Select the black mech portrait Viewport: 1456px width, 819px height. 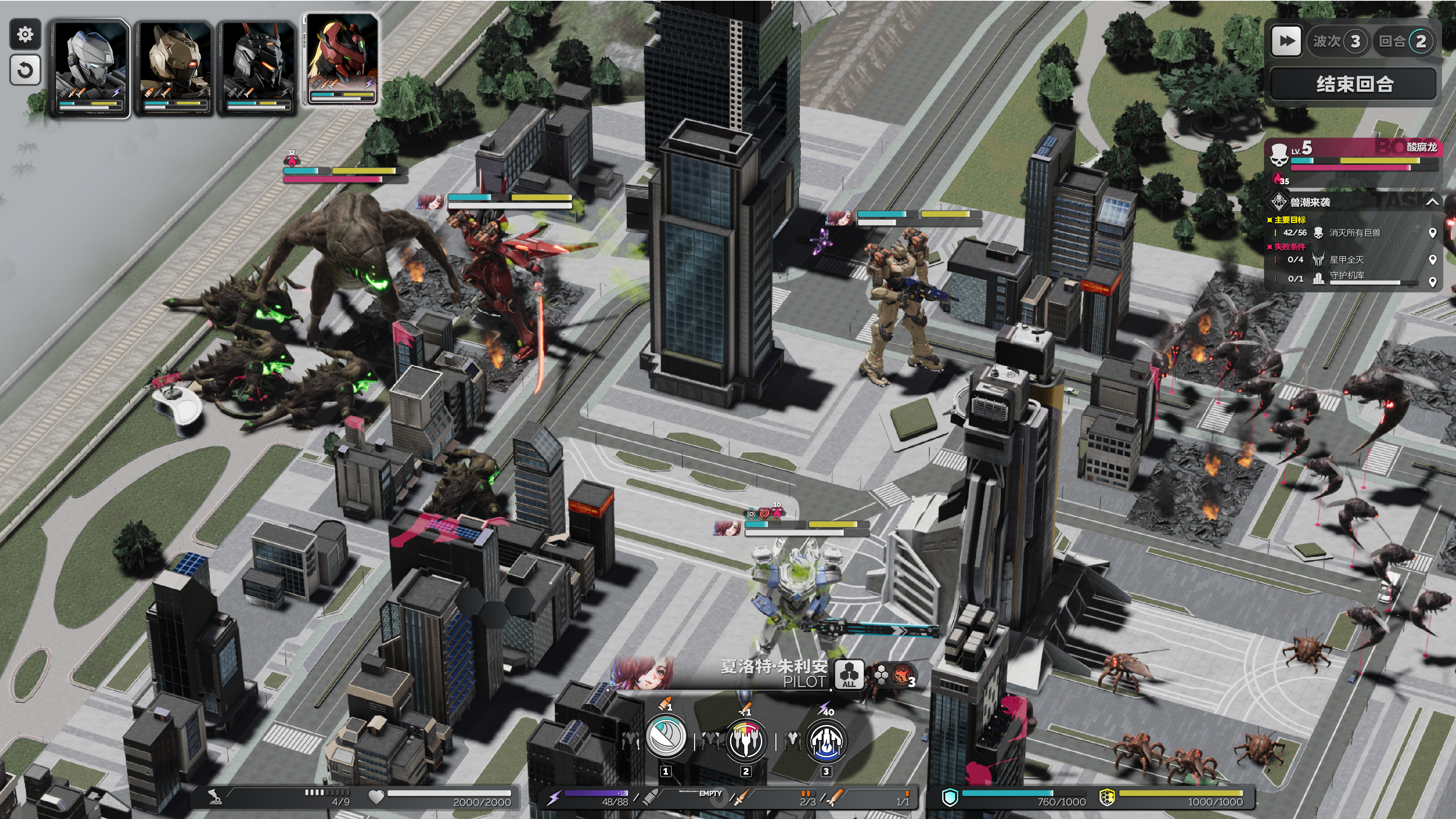pos(257,68)
